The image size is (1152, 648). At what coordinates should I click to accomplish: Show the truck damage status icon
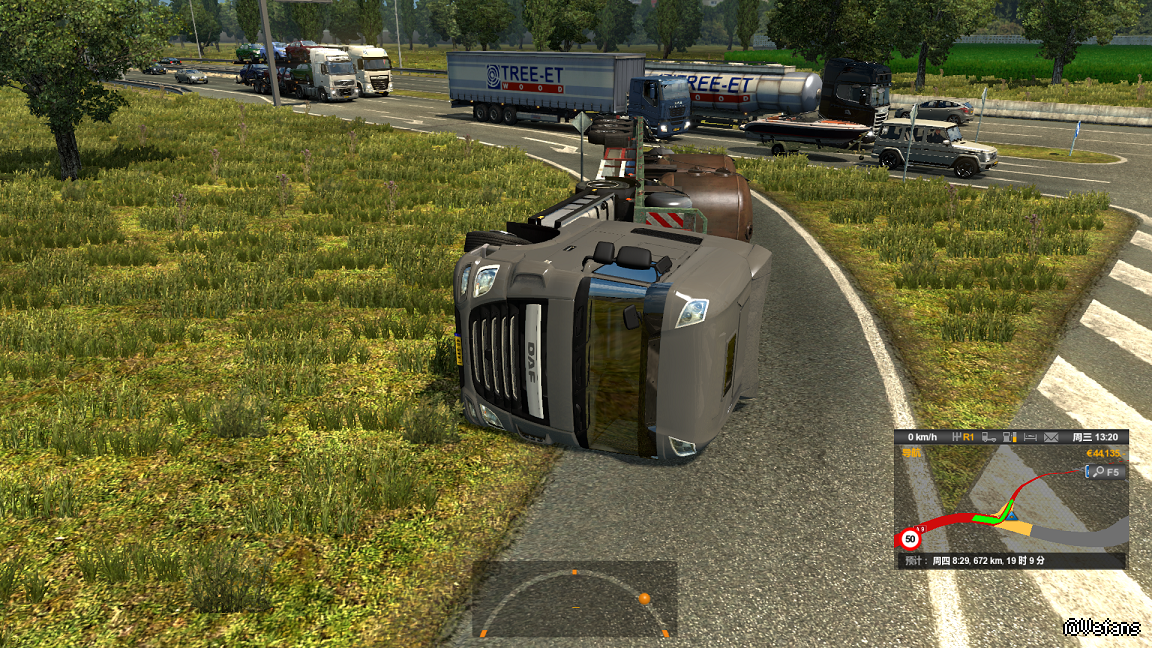988,437
